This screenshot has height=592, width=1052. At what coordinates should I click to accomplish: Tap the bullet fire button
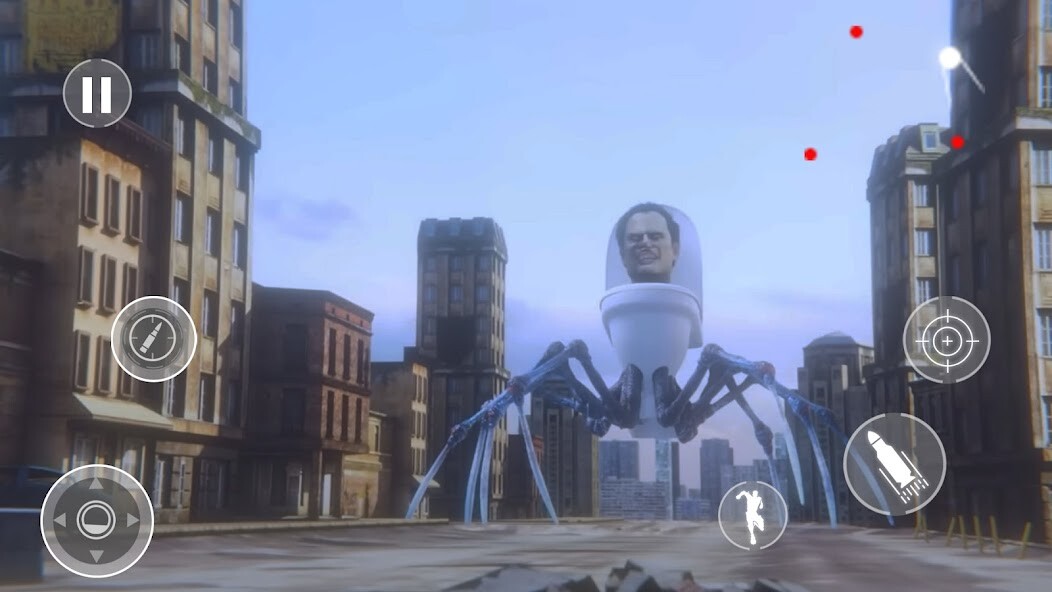153,339
